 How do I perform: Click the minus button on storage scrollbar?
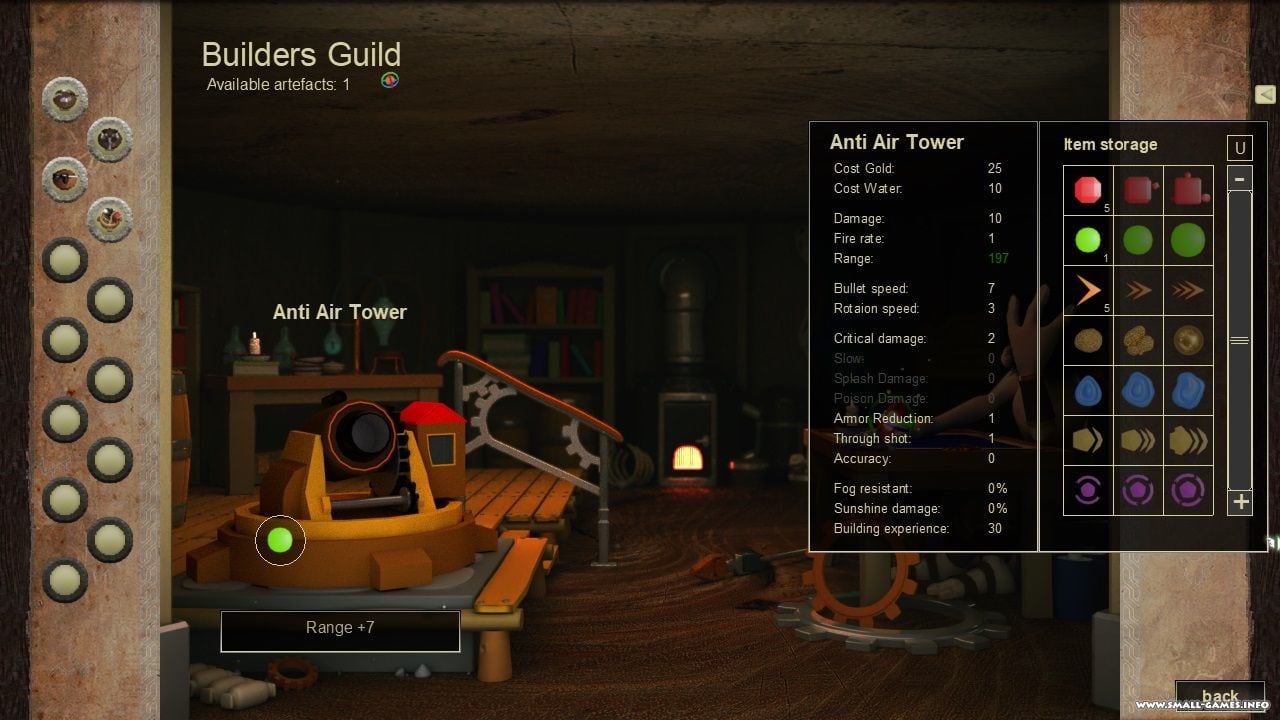1240,179
